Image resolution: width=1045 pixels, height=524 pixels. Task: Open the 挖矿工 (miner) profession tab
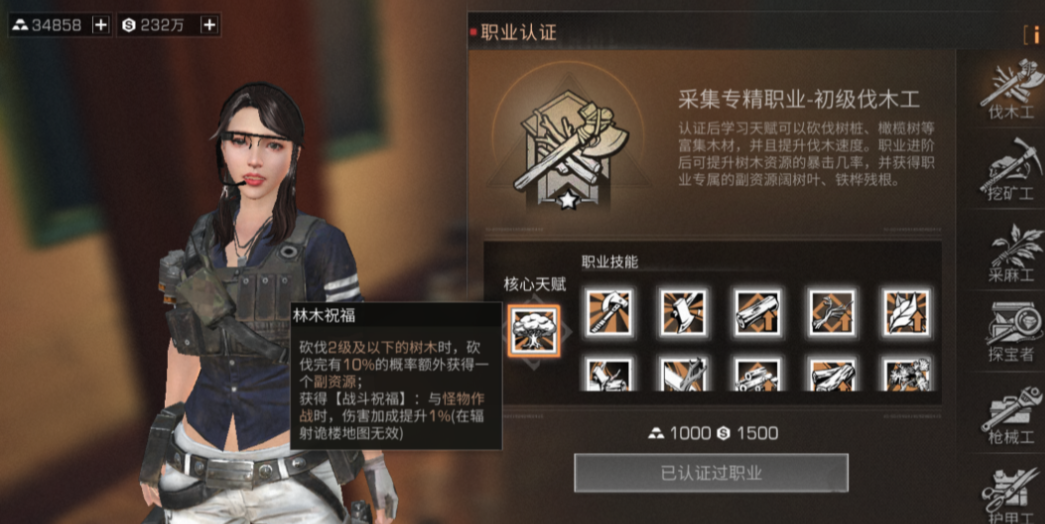click(x=1011, y=170)
